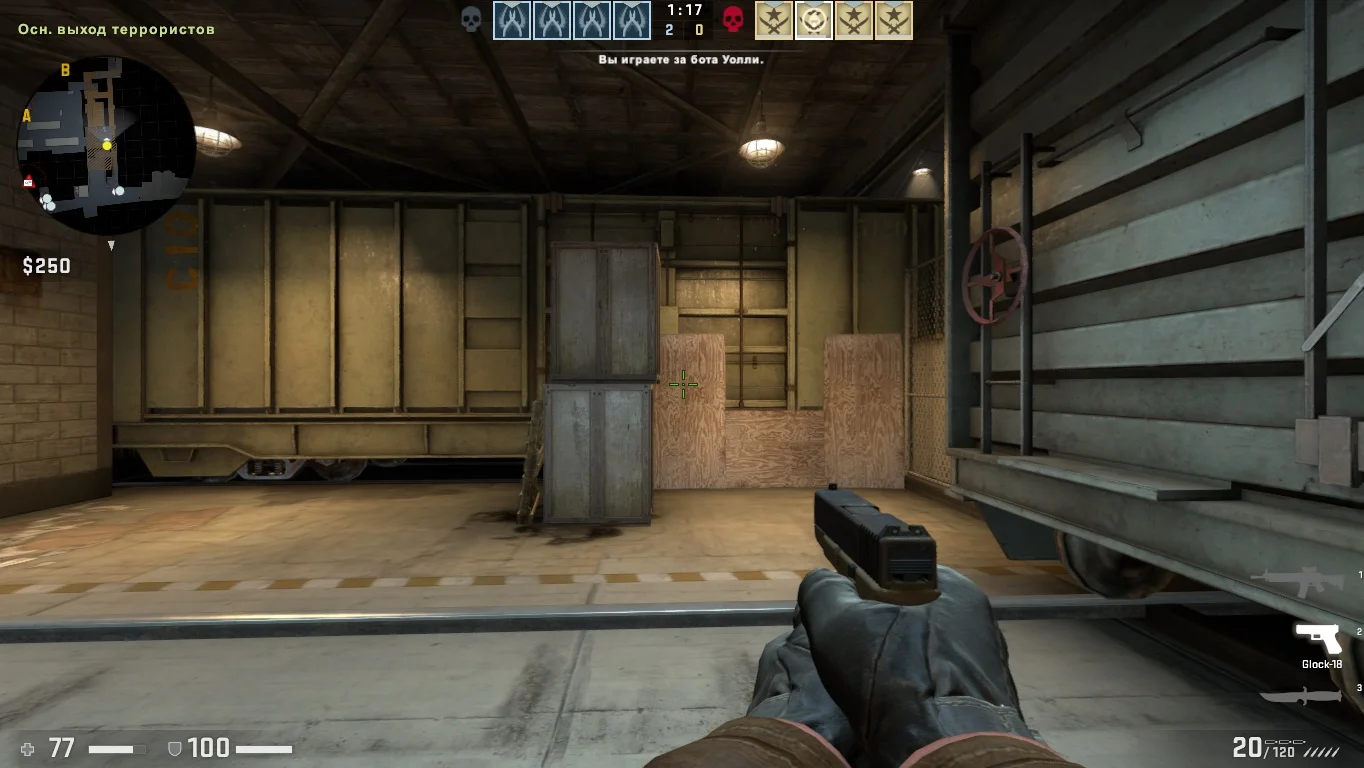The image size is (1364, 768).
Task: Click the red skull icon
Action: [x=734, y=20]
